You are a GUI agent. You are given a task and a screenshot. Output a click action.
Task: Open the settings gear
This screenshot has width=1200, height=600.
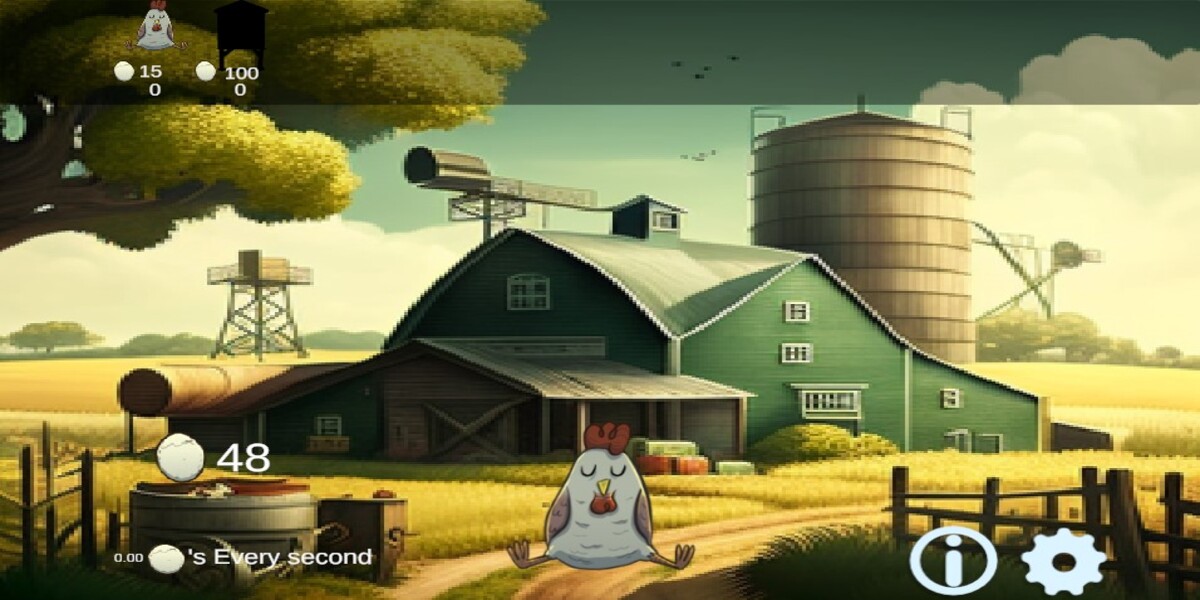pos(1064,562)
